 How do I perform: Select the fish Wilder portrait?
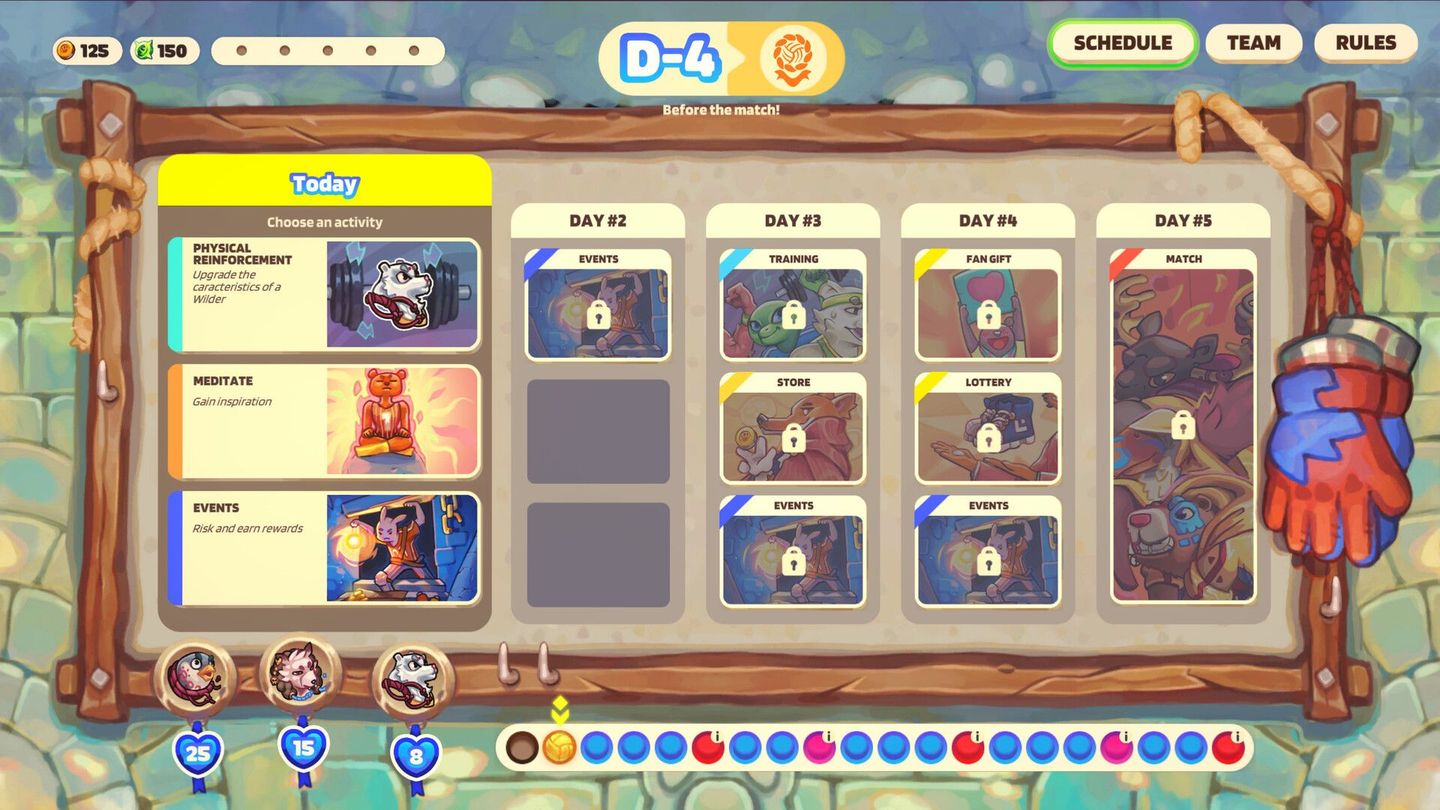click(x=196, y=676)
